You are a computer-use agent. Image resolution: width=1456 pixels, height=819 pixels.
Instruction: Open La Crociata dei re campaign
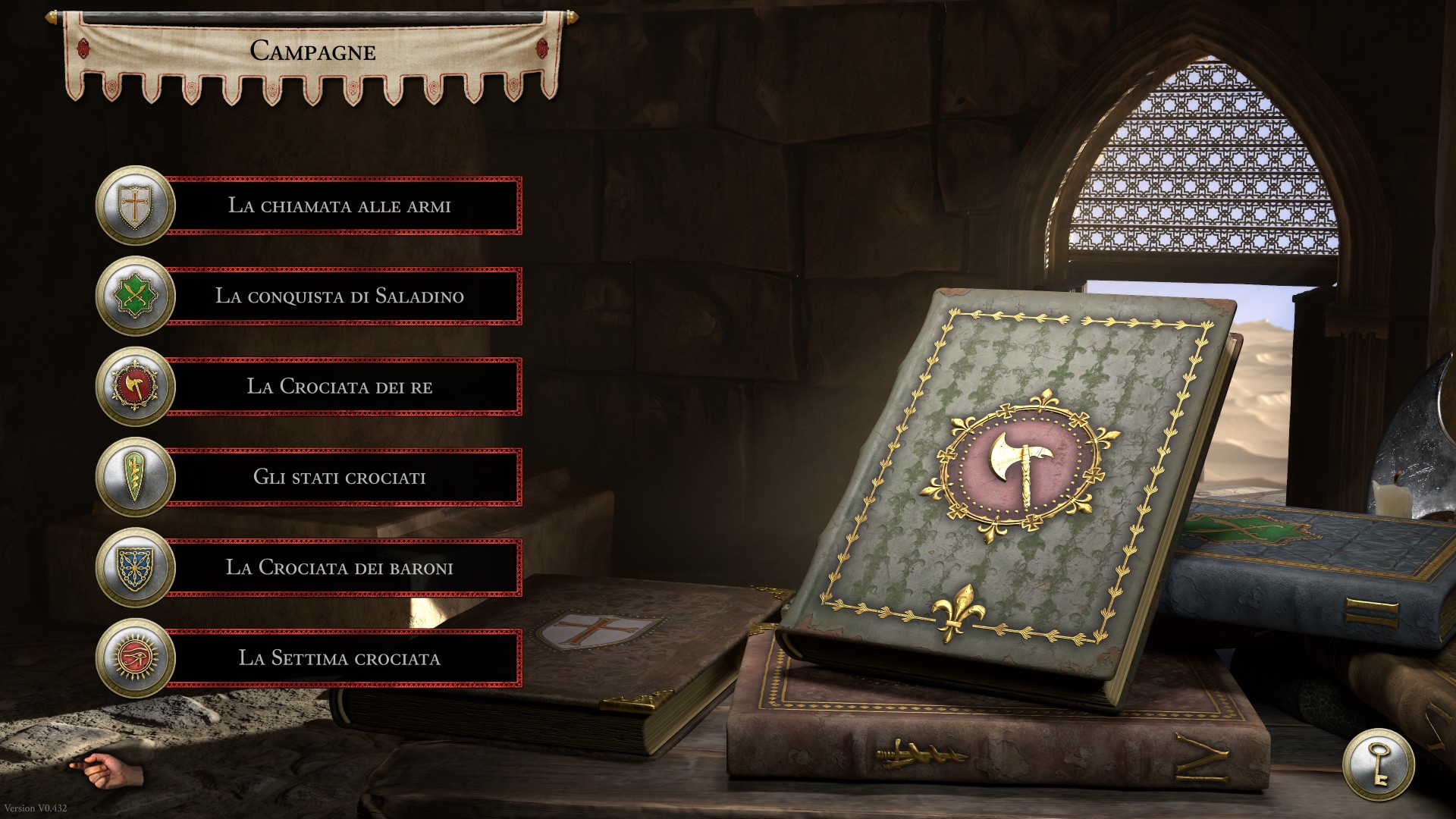[x=340, y=387]
